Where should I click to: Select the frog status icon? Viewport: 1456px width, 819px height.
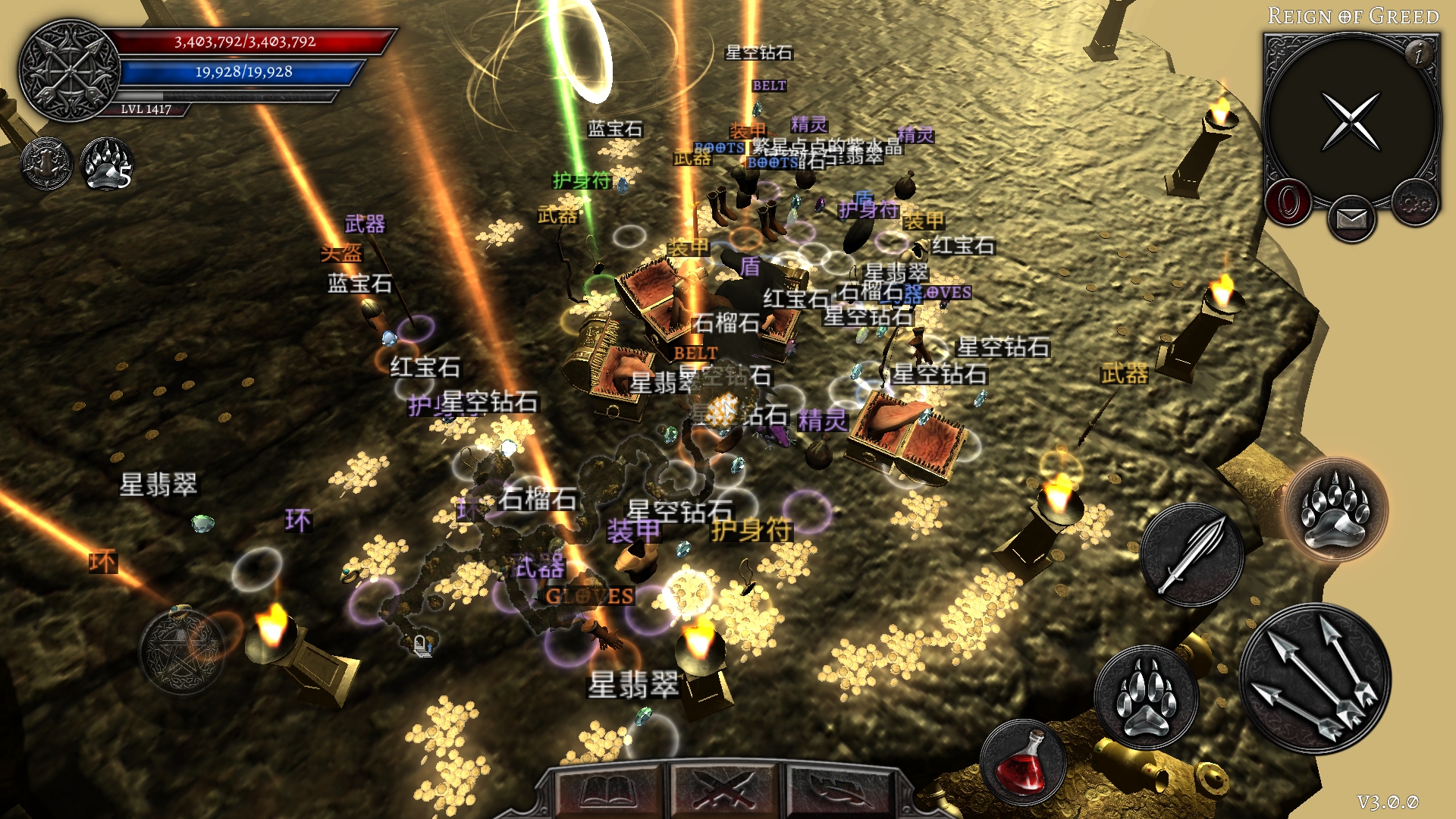pyautogui.click(x=46, y=163)
